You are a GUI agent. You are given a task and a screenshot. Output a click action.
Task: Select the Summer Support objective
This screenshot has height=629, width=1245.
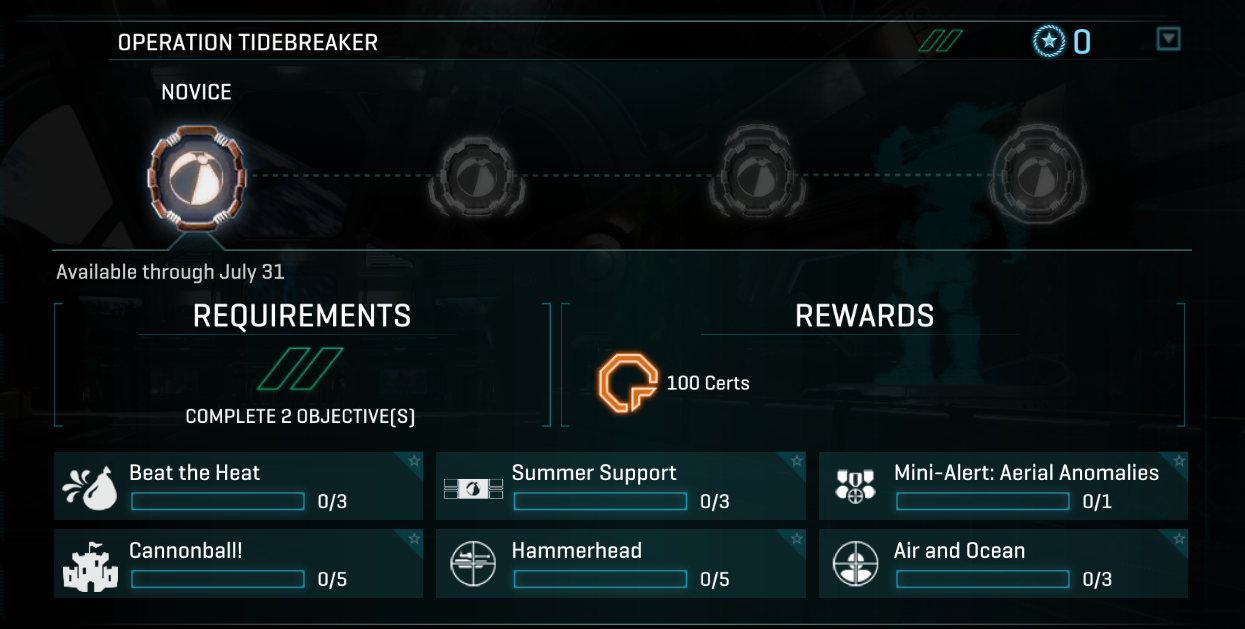tap(620, 486)
